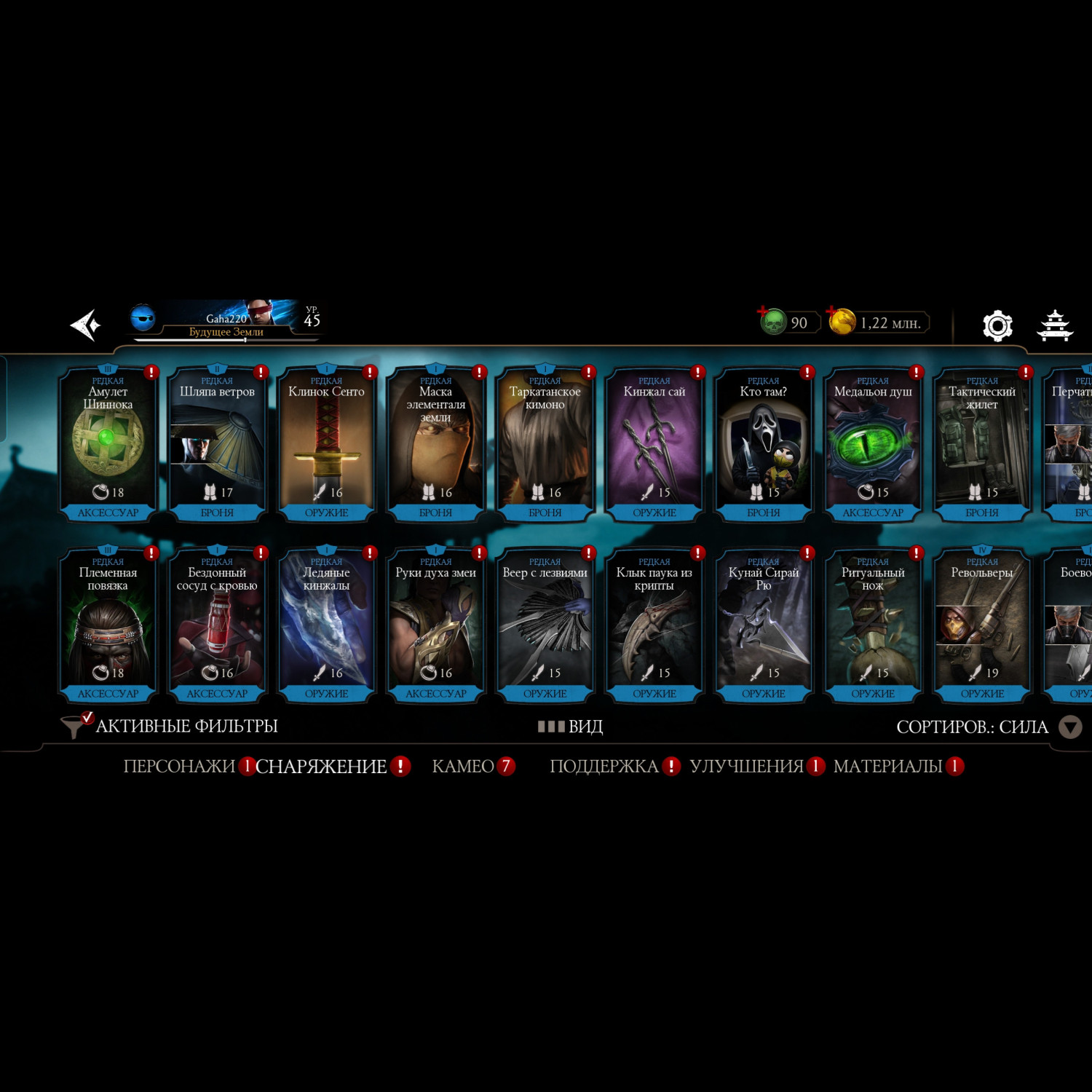Switch to the Камео tab
The height and width of the screenshot is (1092, 1092).
pos(463,767)
